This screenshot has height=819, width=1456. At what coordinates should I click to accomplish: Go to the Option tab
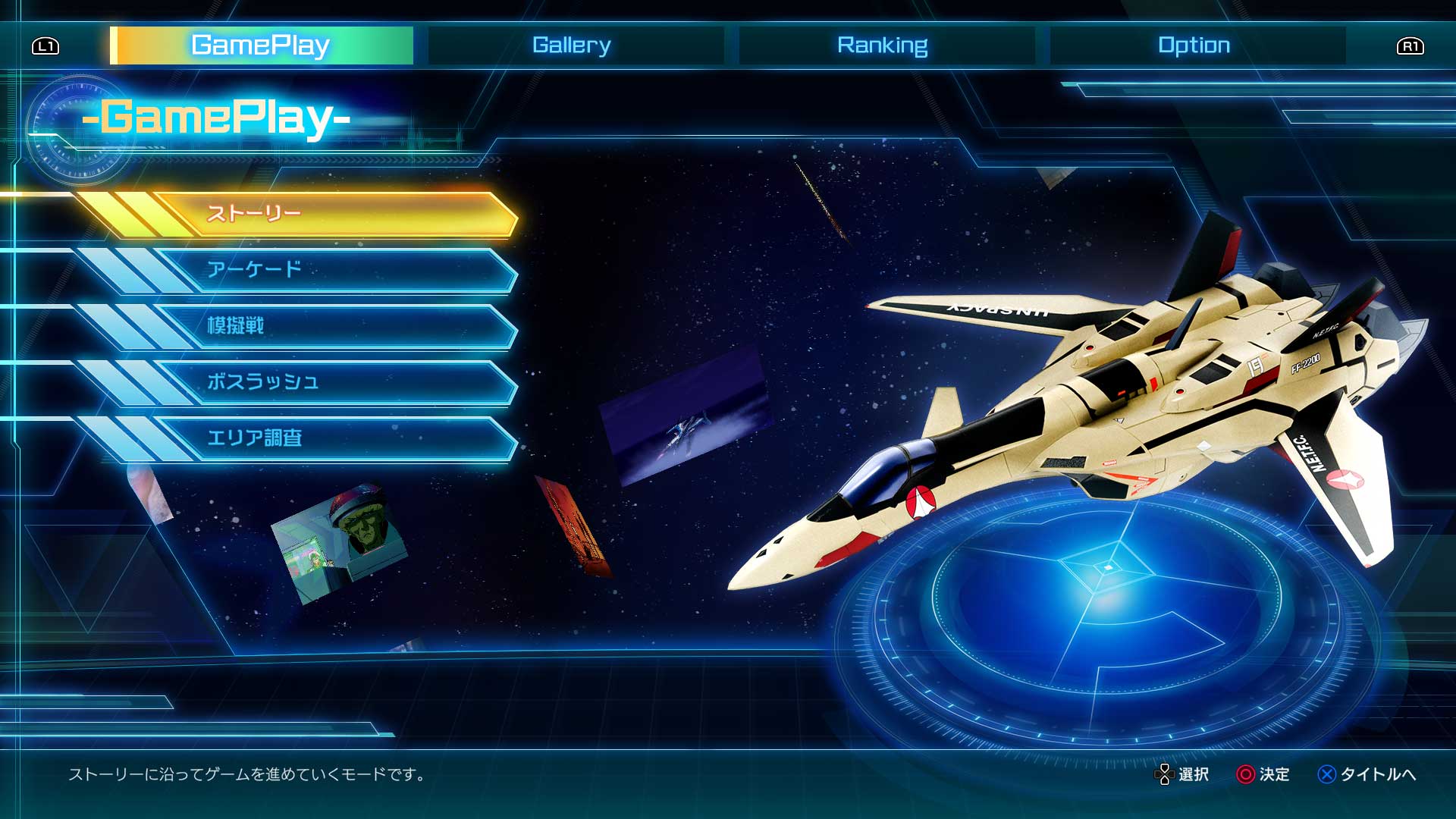[1194, 45]
